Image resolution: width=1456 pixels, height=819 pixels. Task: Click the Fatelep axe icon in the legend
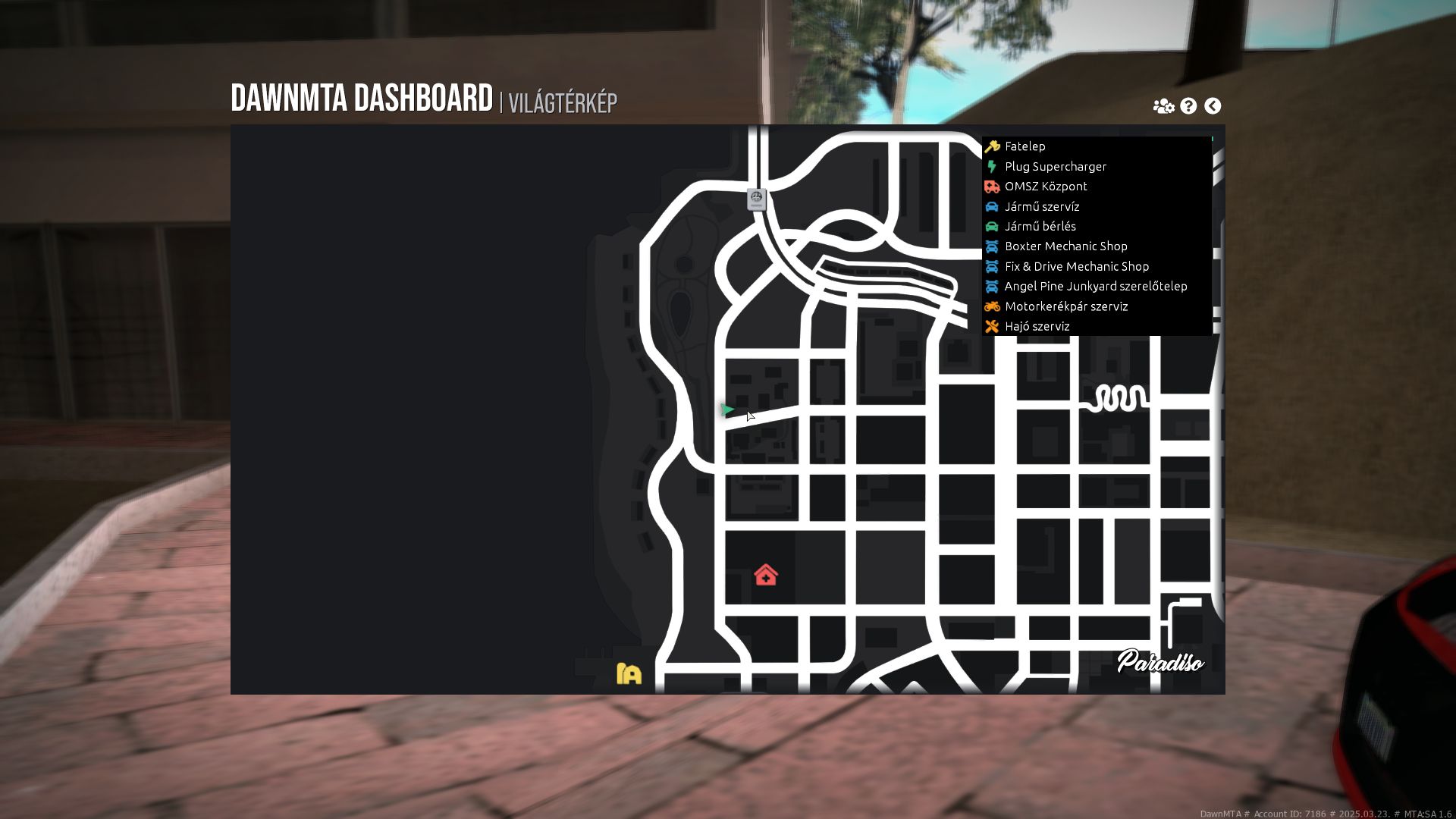993,146
